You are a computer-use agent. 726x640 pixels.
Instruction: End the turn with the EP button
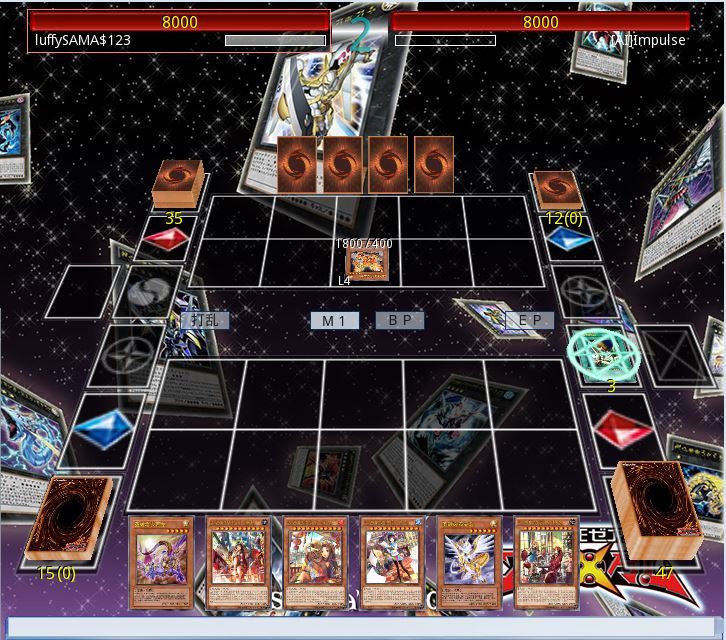tap(529, 320)
